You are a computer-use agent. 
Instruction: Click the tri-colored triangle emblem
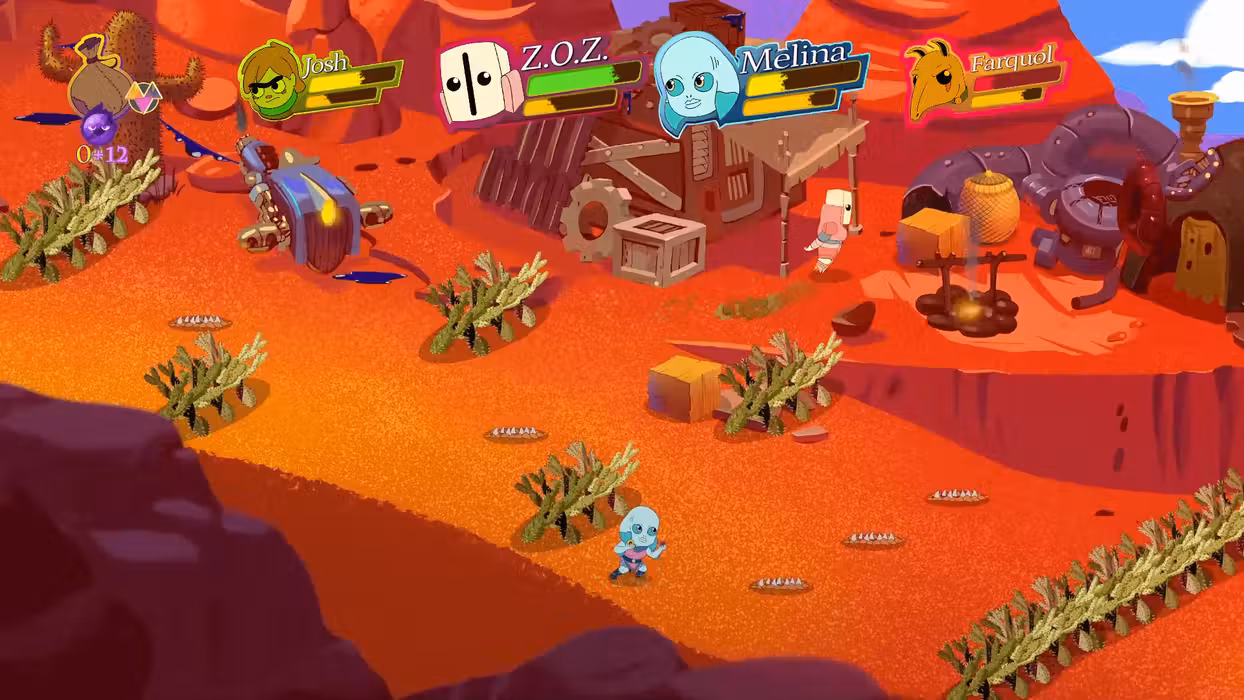pyautogui.click(x=143, y=97)
